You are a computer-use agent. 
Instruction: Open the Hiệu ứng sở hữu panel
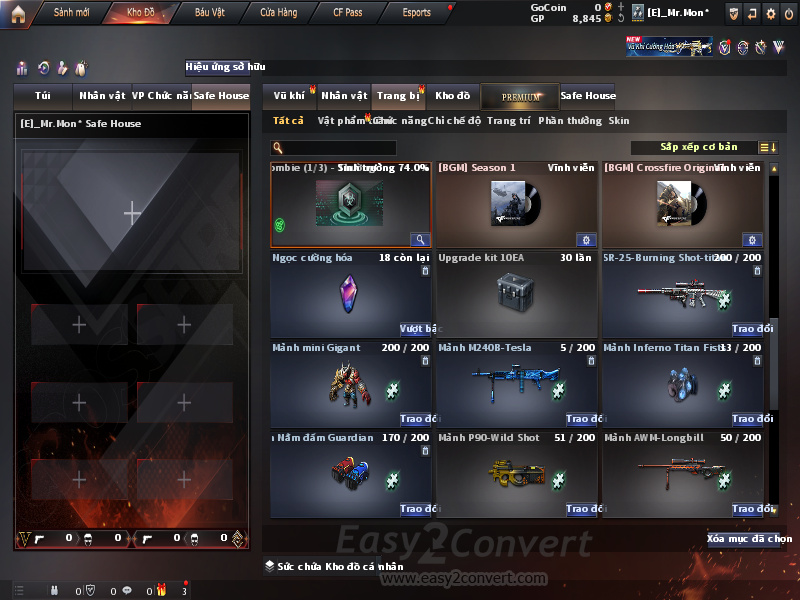(x=225, y=68)
